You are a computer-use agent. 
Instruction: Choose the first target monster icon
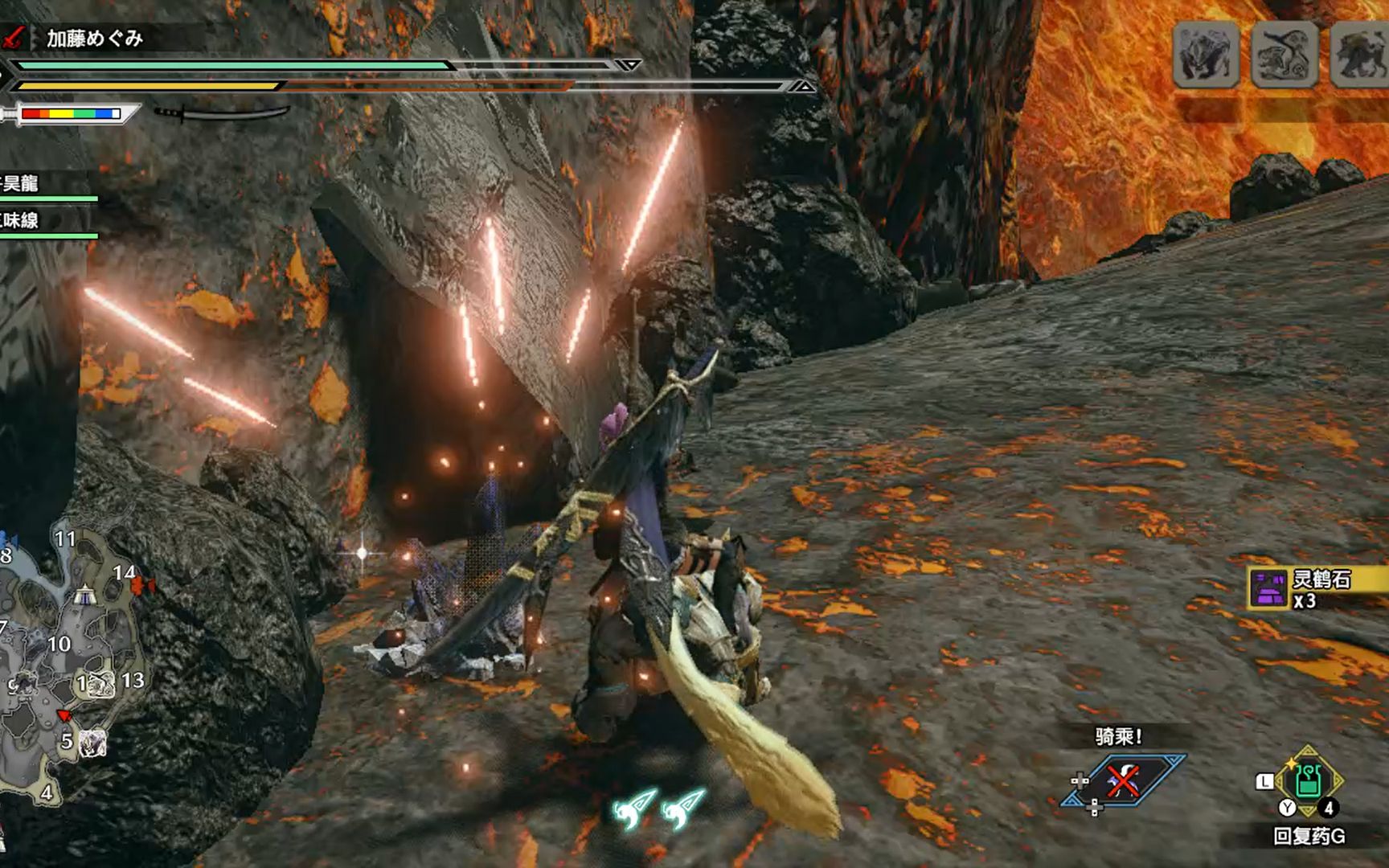click(x=1205, y=55)
